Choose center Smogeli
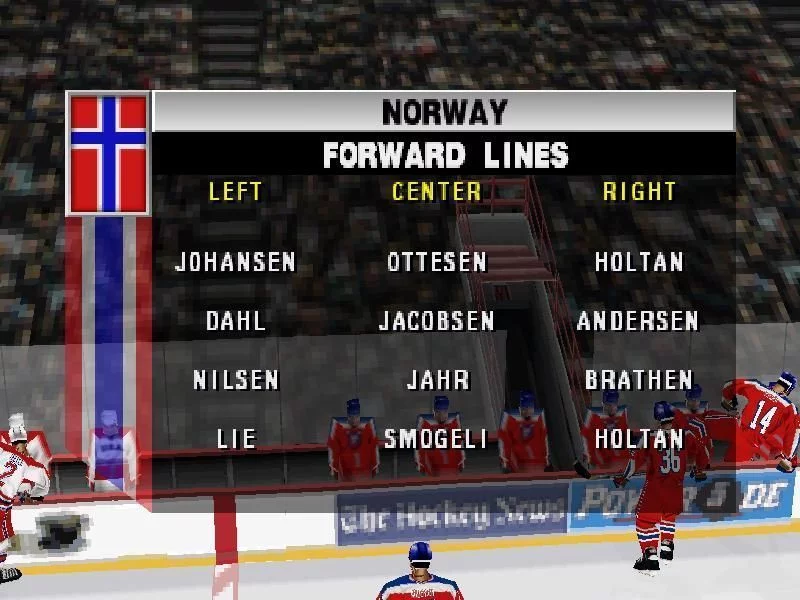The width and height of the screenshot is (800, 600). [x=437, y=438]
